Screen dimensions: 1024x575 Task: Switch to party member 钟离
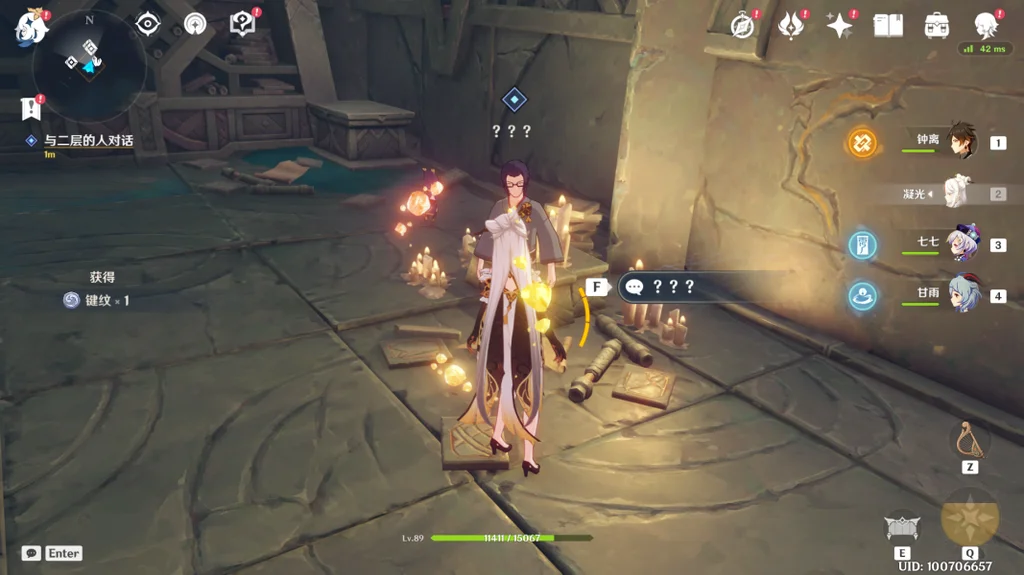(958, 141)
